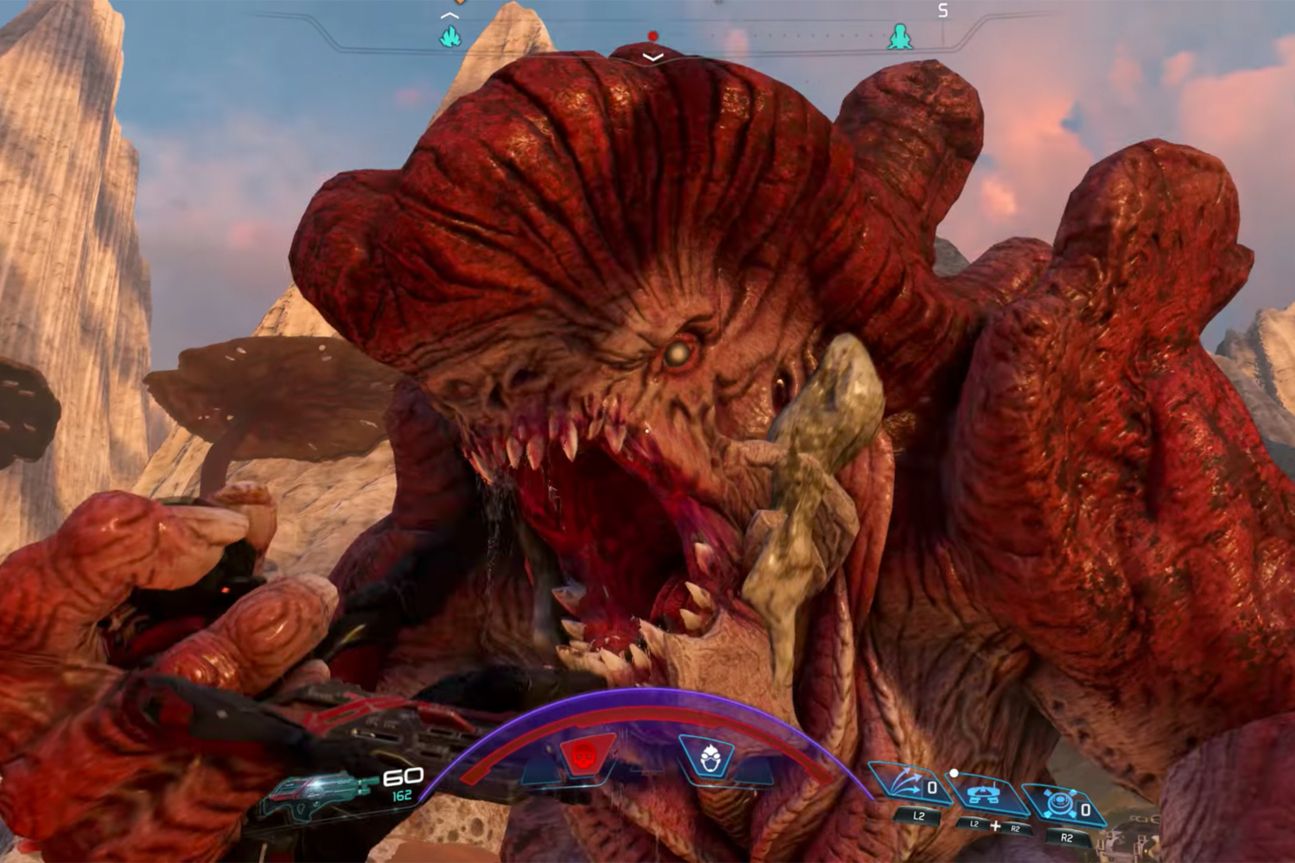Activate the round orb power slot
Viewport: 1295px width, 863px height.
(x=1062, y=804)
